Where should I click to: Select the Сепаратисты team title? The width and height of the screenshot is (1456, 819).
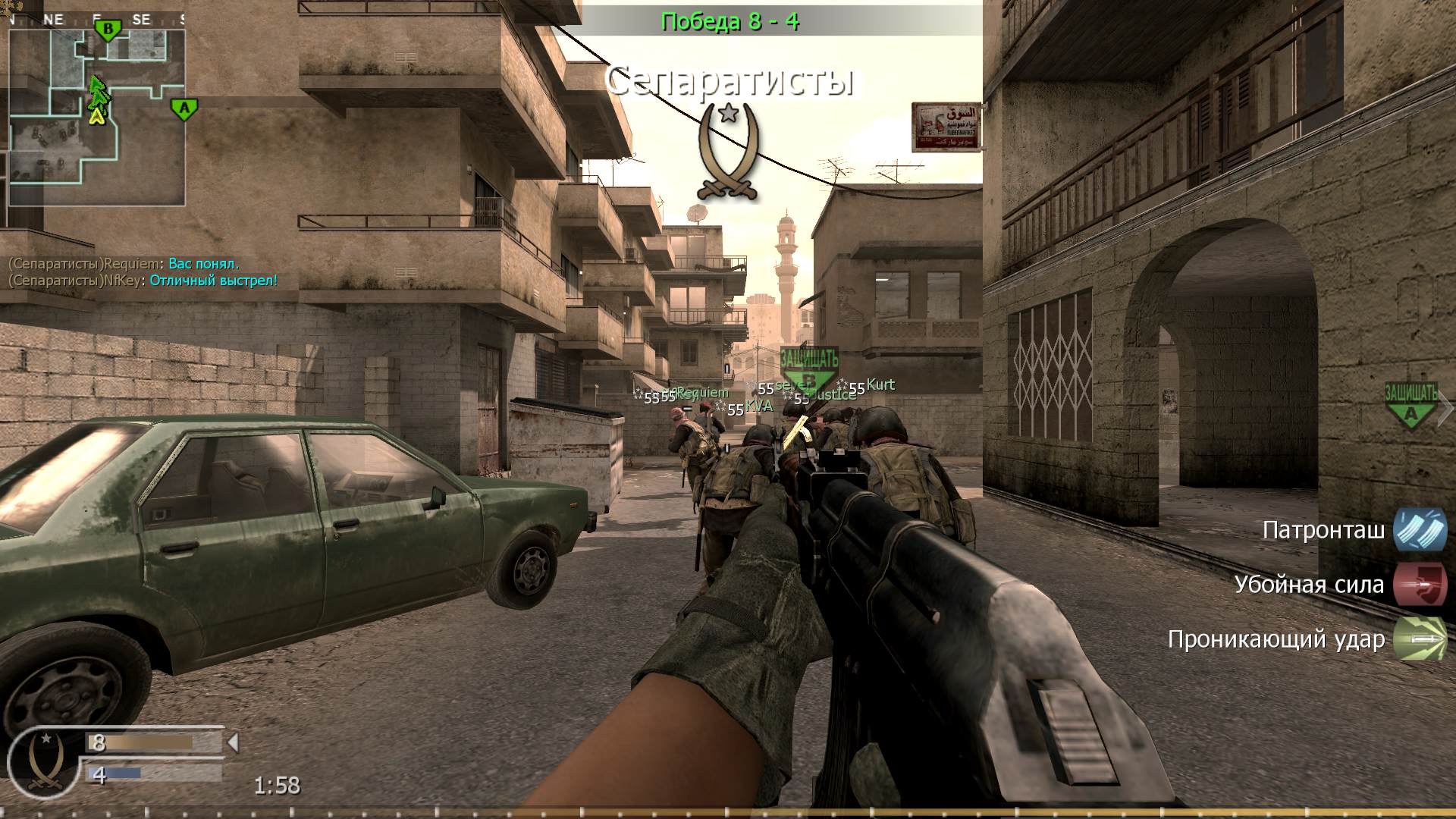coord(732,81)
